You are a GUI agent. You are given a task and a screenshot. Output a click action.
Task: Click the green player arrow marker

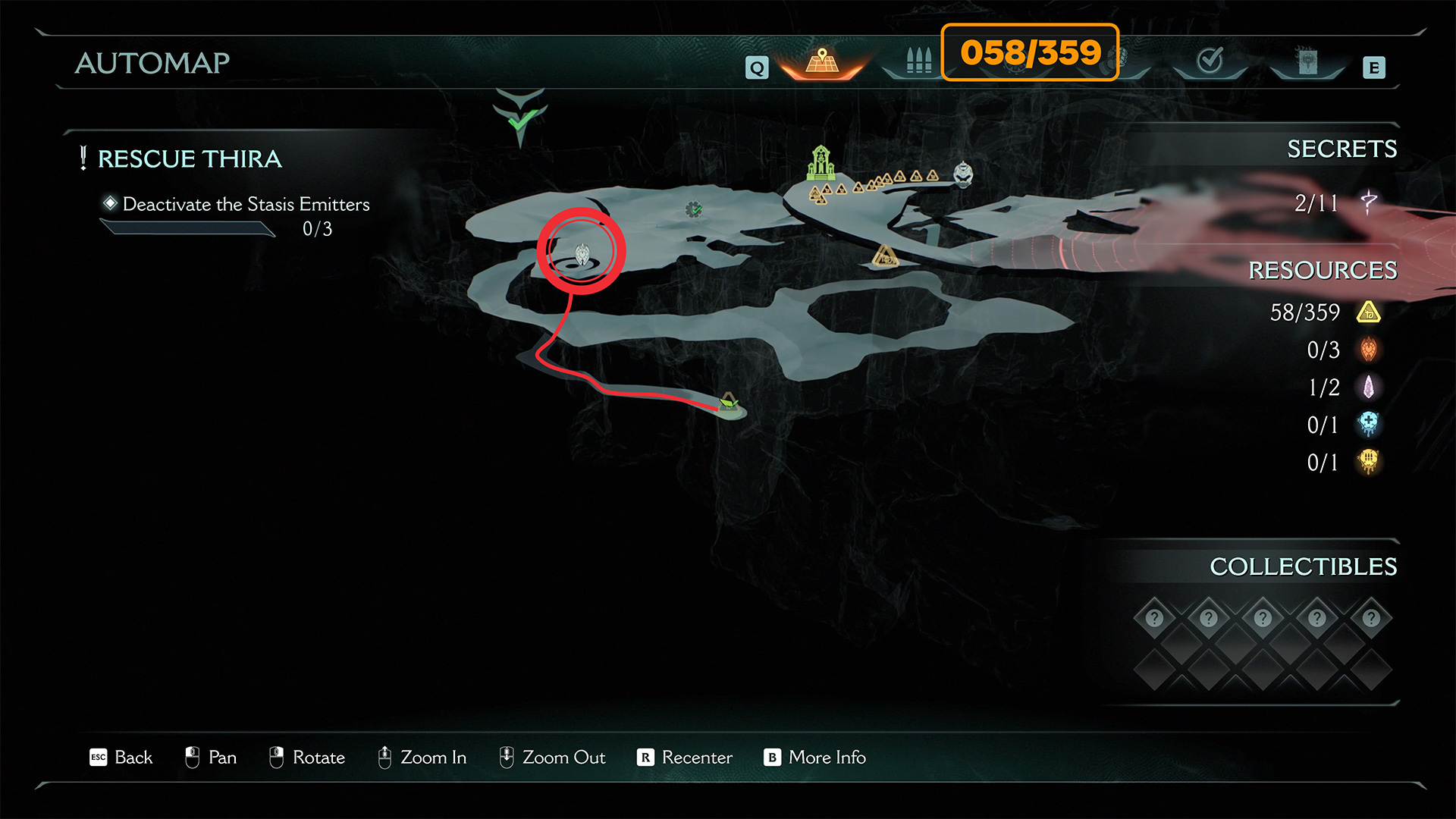click(x=728, y=403)
